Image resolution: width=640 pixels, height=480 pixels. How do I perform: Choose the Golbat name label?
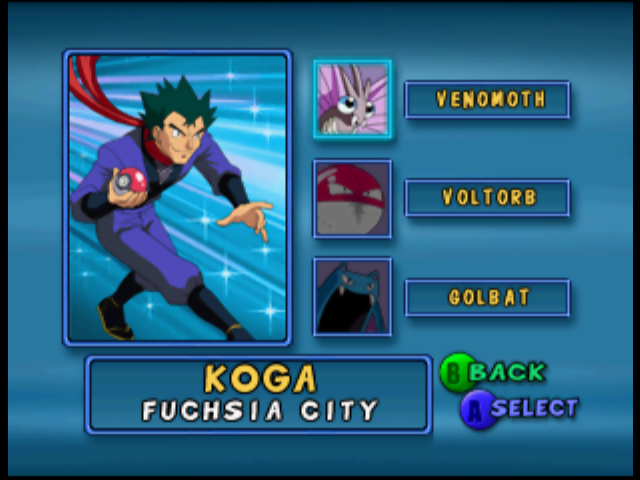coord(487,298)
